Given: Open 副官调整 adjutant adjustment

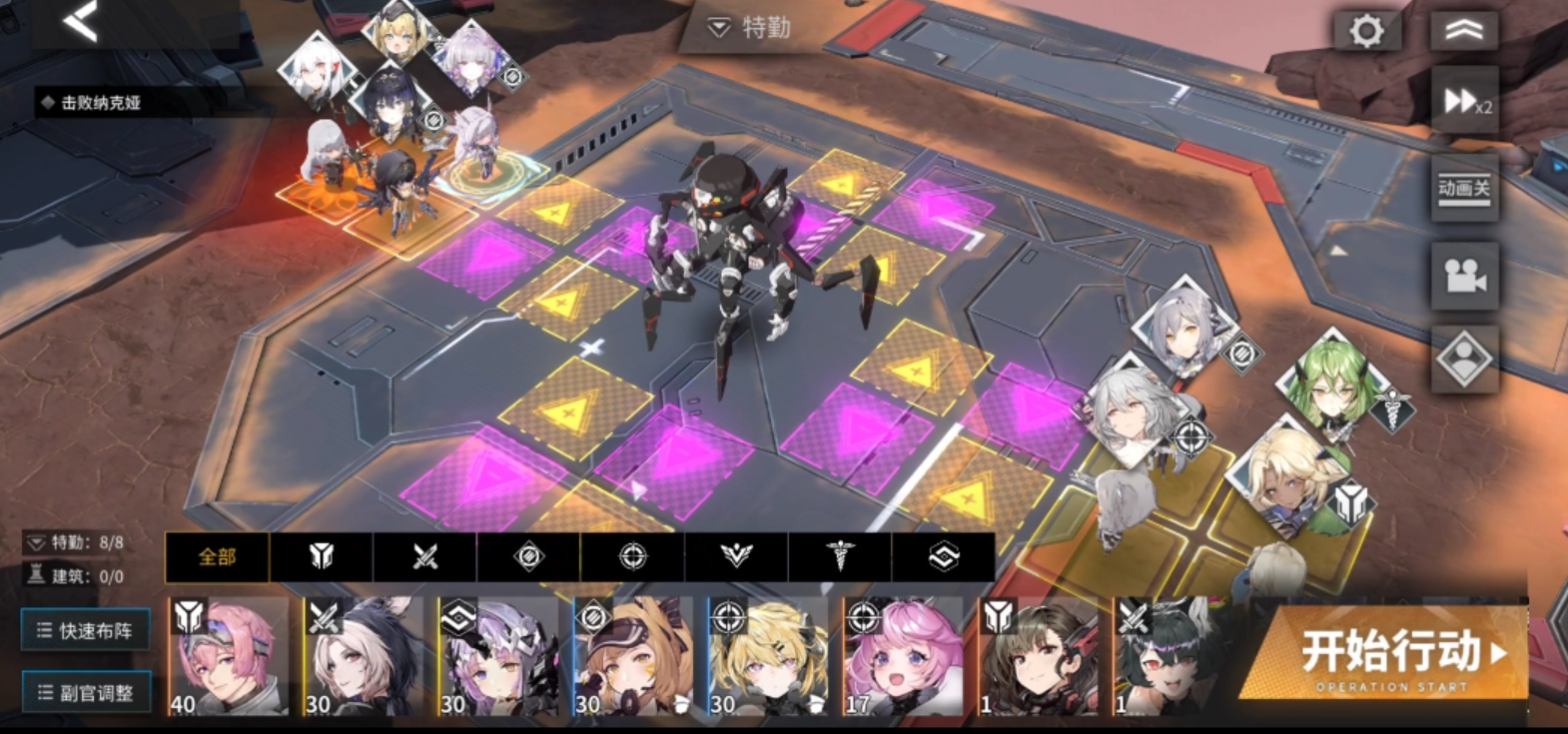Looking at the screenshot, I should click(x=86, y=692).
